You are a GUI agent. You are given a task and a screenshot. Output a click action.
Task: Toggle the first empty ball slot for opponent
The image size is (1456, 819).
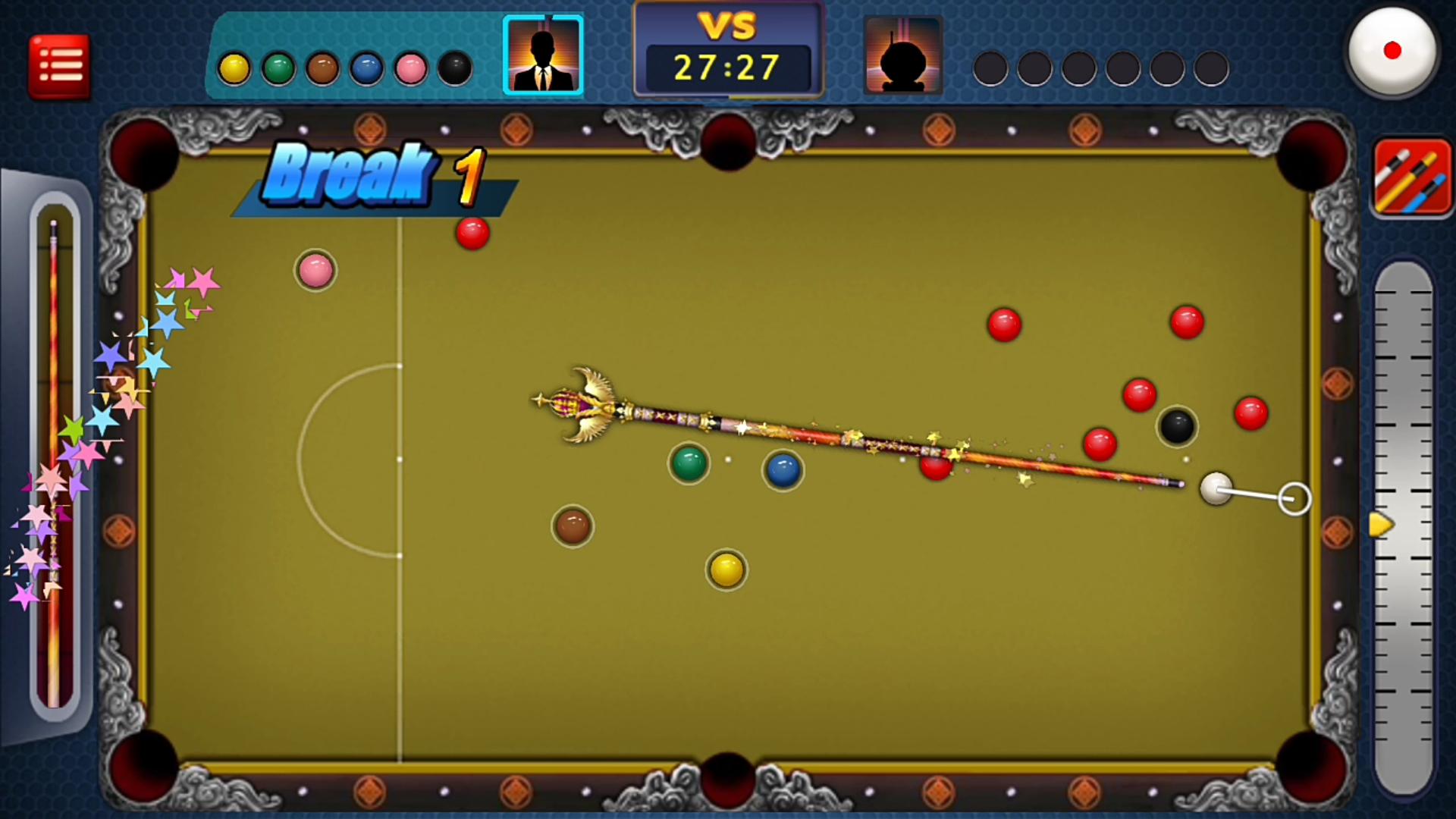pyautogui.click(x=990, y=68)
